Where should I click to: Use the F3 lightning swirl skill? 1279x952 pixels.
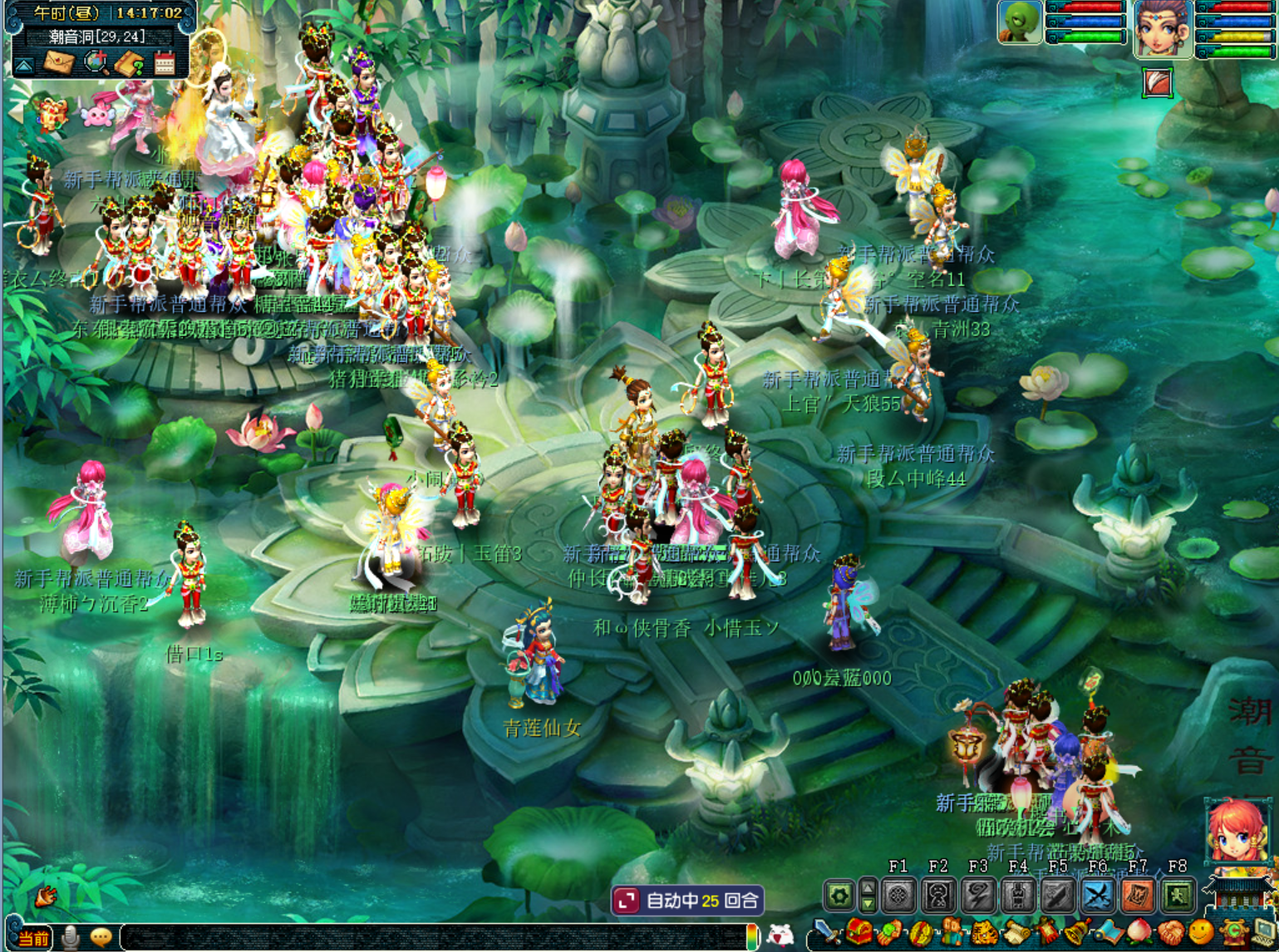tap(978, 896)
